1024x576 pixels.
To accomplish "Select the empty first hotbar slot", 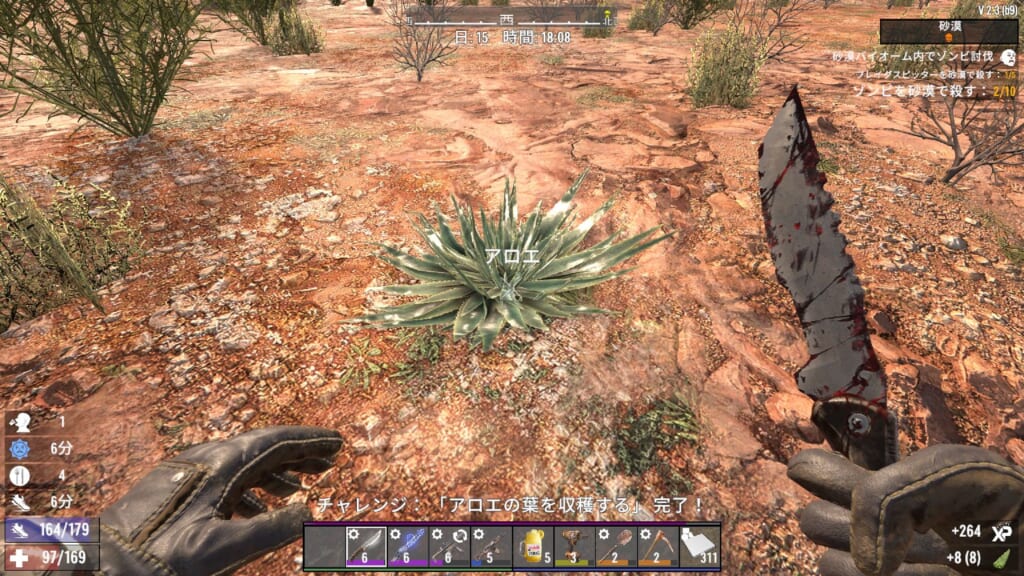I will tap(325, 547).
